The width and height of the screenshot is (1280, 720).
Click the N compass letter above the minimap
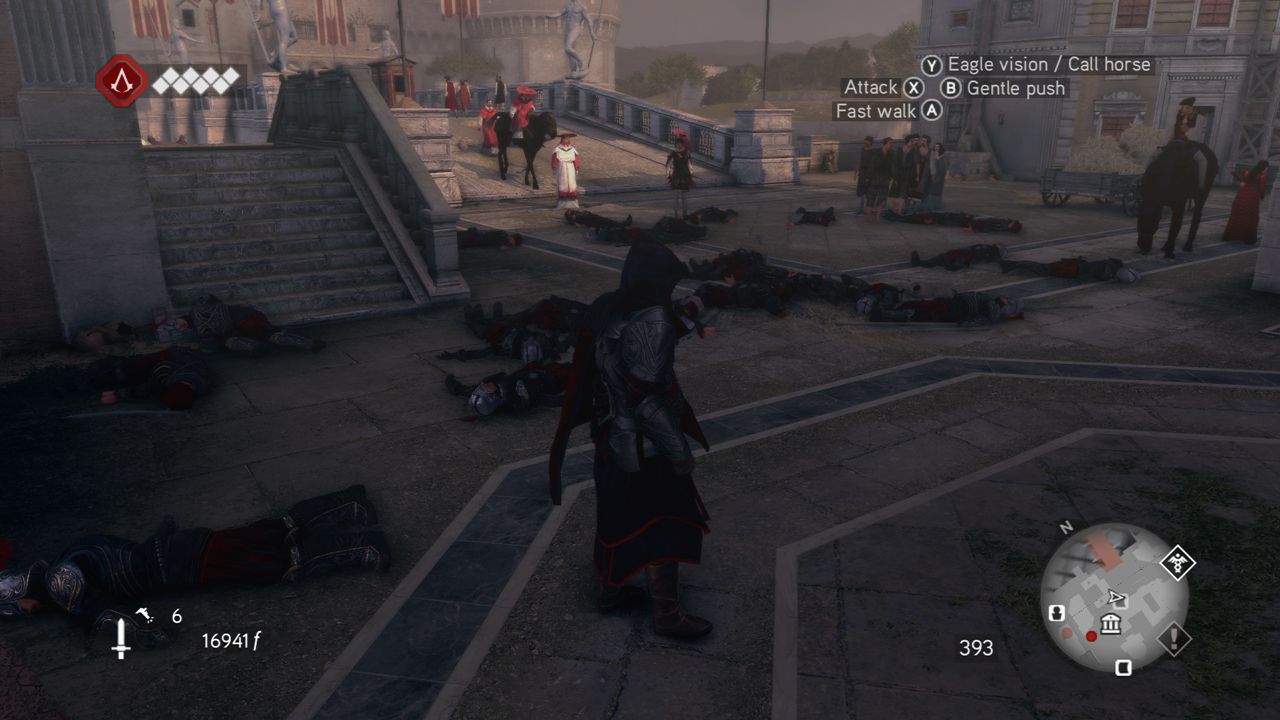click(x=1065, y=526)
